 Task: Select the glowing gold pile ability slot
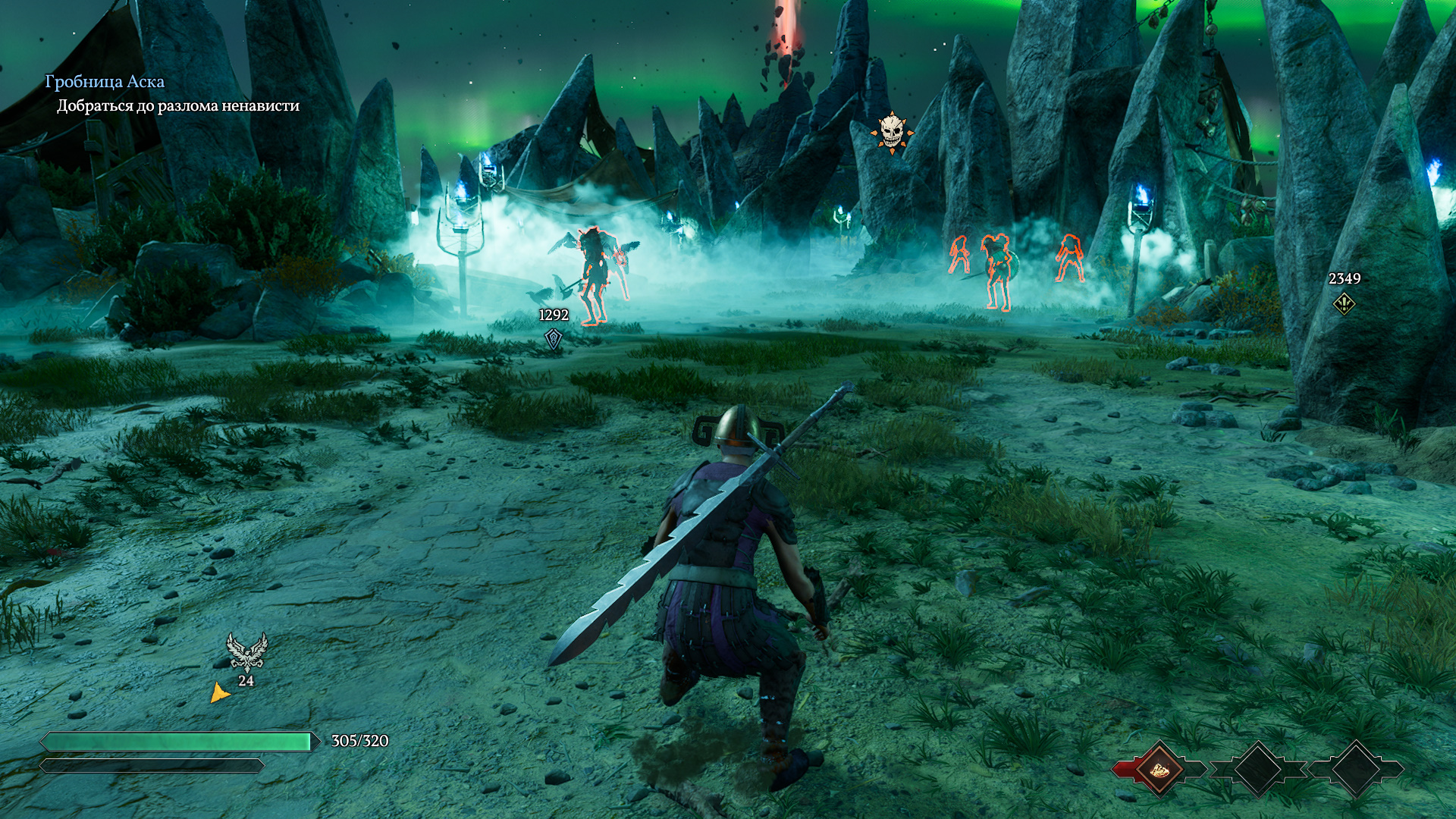point(1159,769)
